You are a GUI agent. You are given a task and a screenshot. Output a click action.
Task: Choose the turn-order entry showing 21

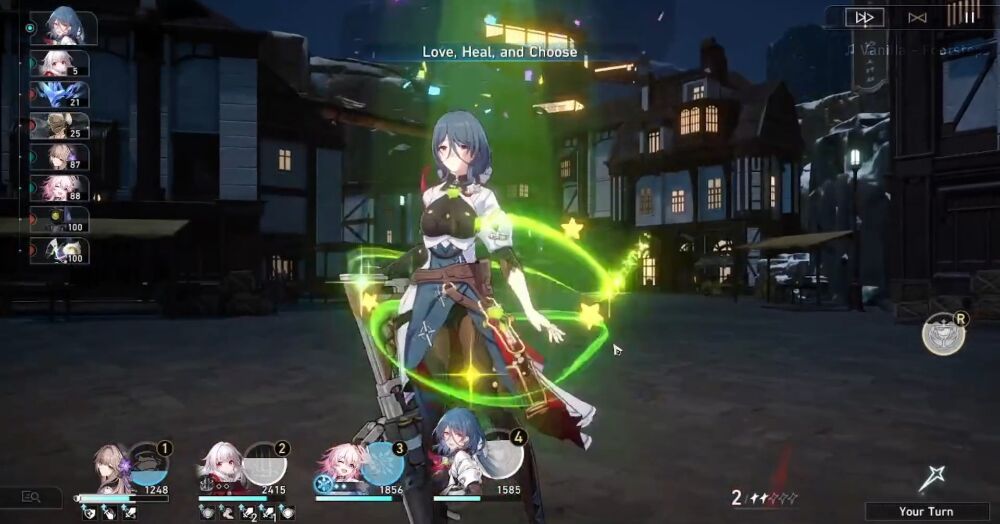[x=59, y=95]
